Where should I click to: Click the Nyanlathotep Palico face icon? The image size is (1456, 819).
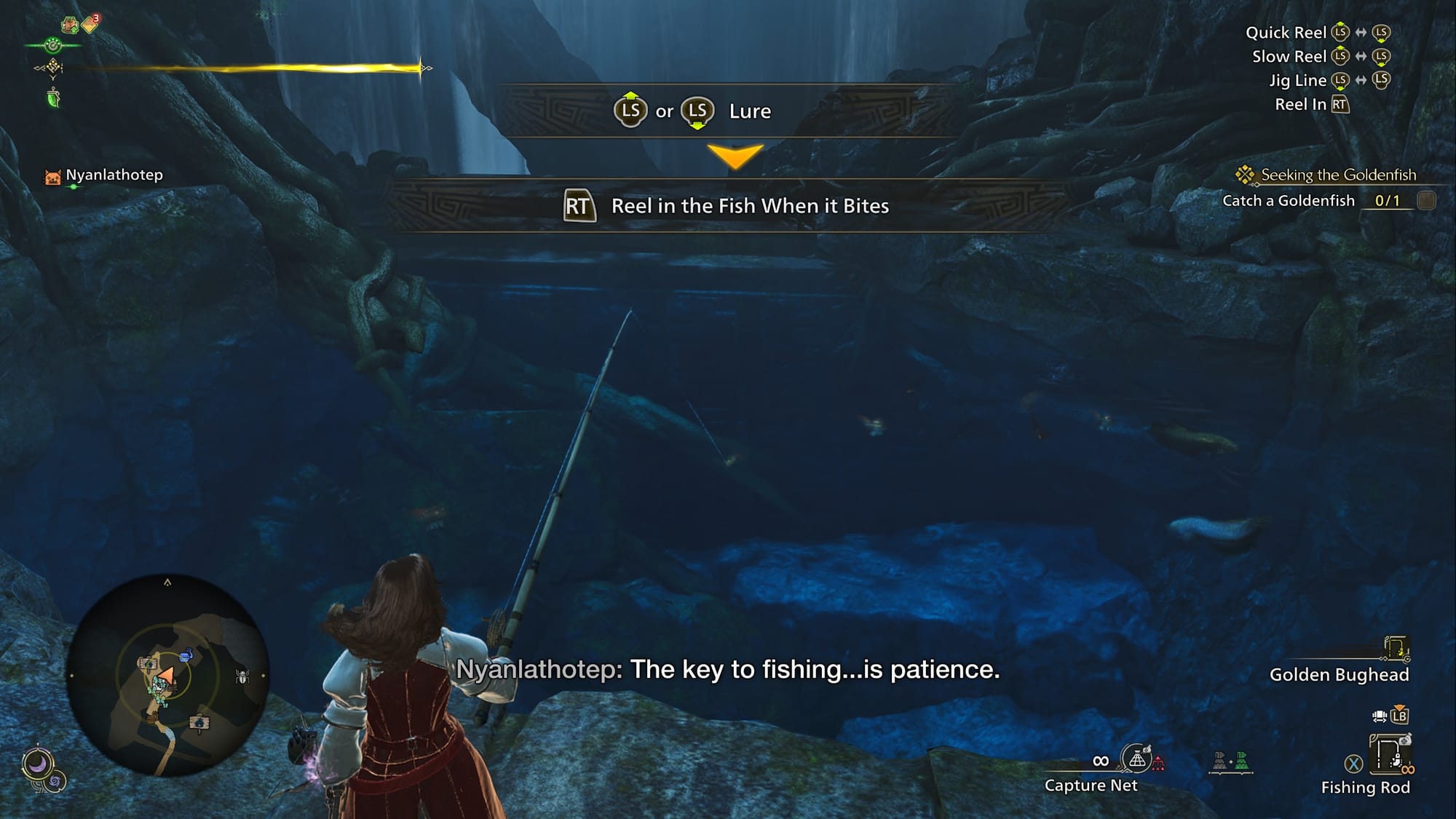(51, 175)
